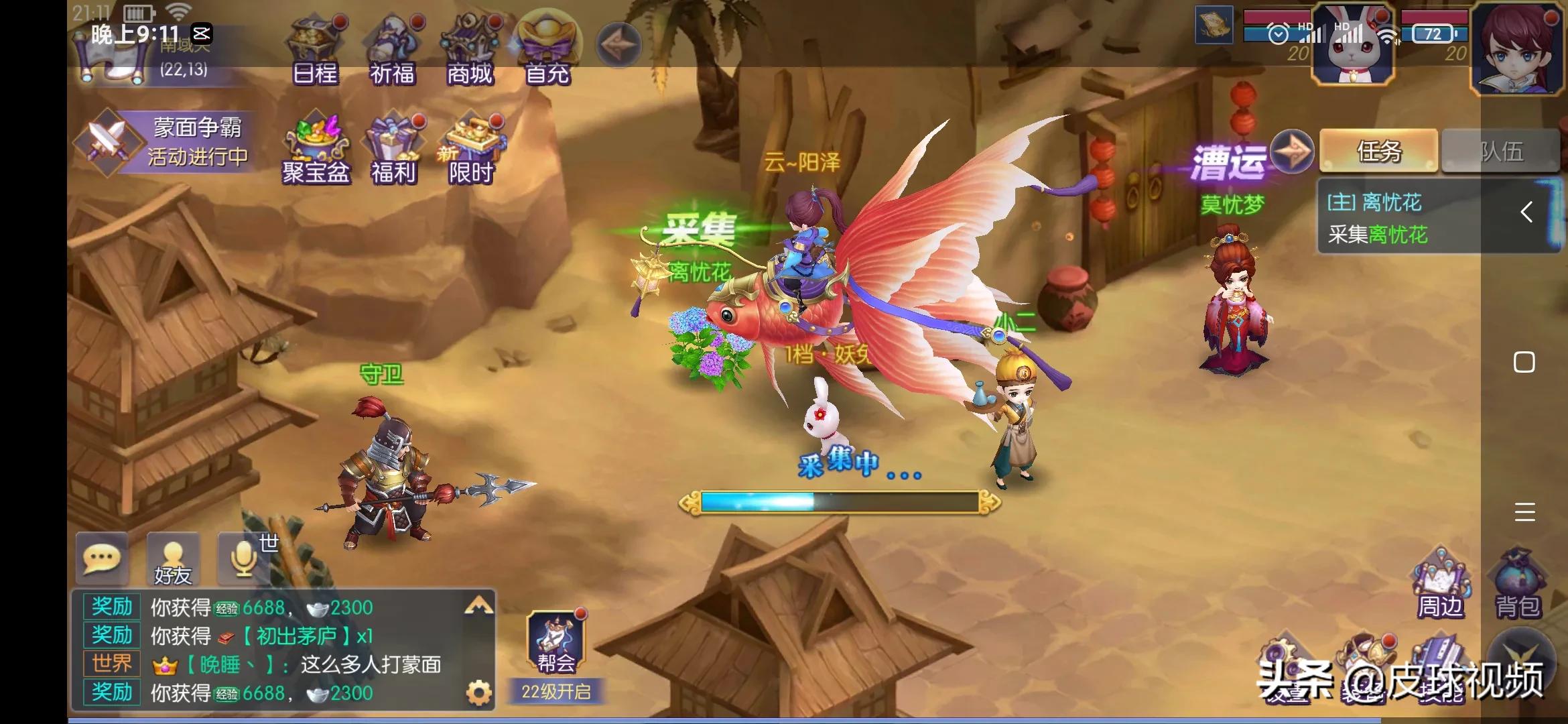
Task: Open the 福利 welfare gifts
Action: tap(393, 149)
